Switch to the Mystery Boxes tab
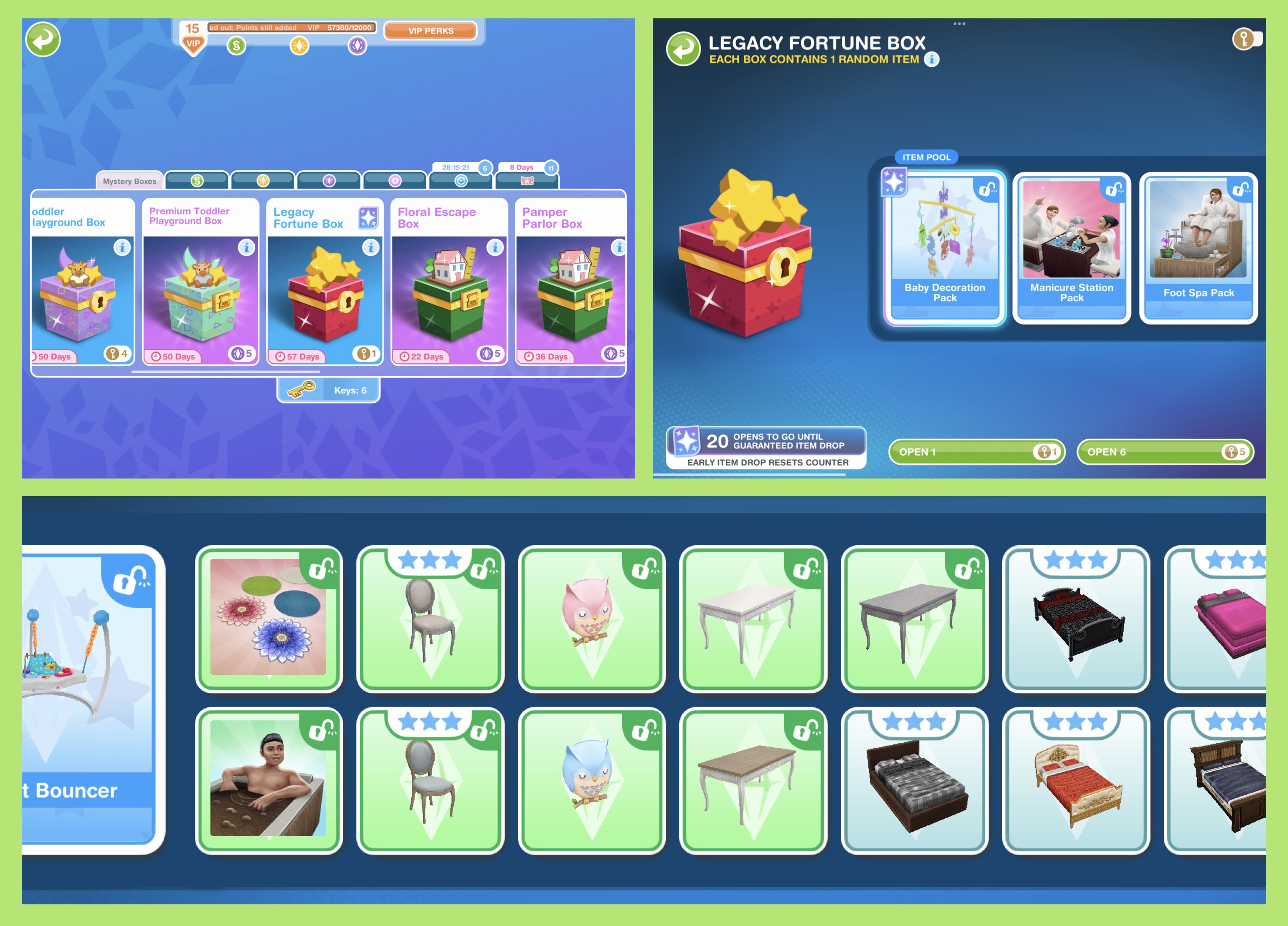 pos(130,181)
